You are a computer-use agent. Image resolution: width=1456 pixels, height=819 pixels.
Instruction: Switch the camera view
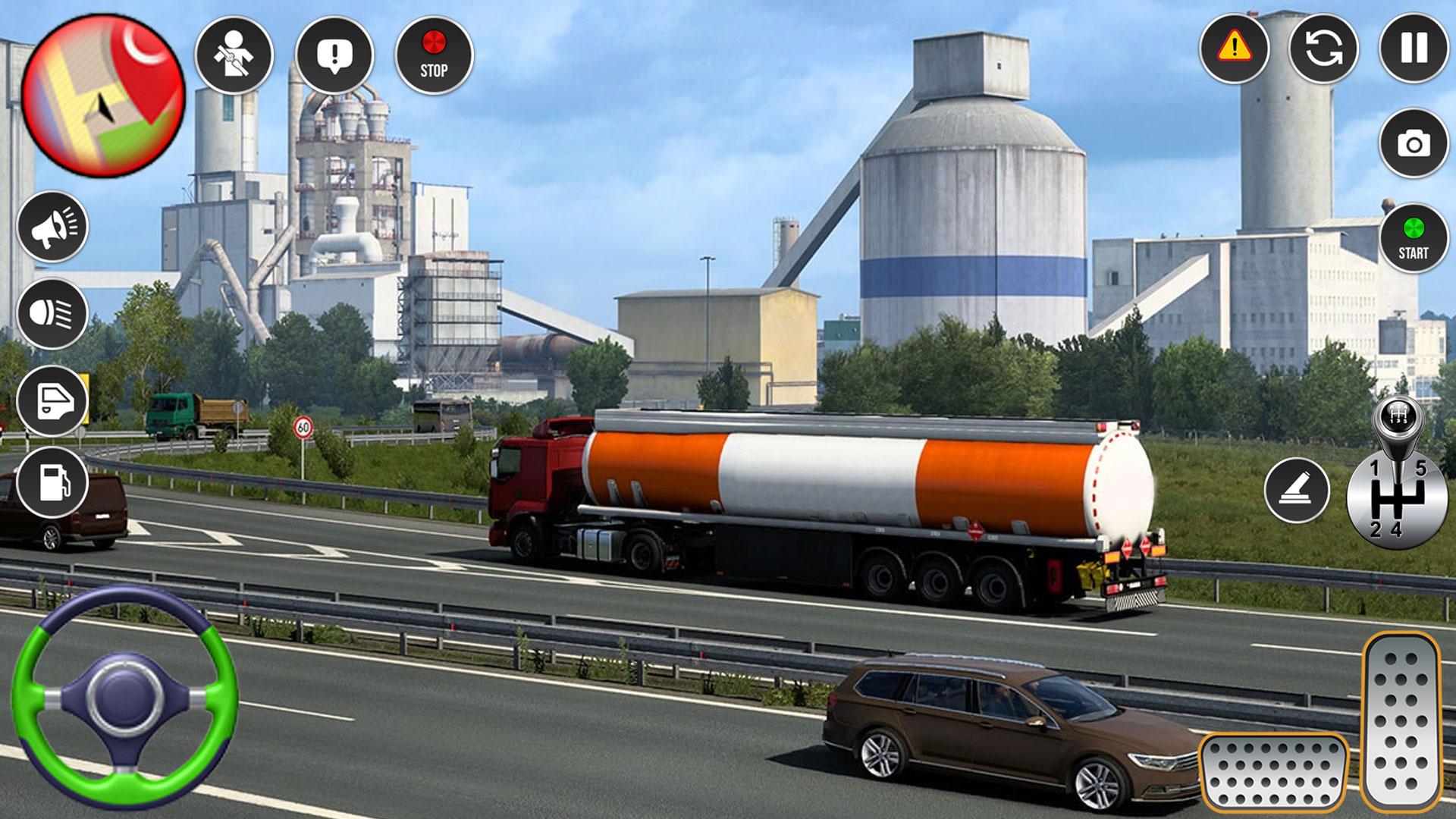(1414, 143)
